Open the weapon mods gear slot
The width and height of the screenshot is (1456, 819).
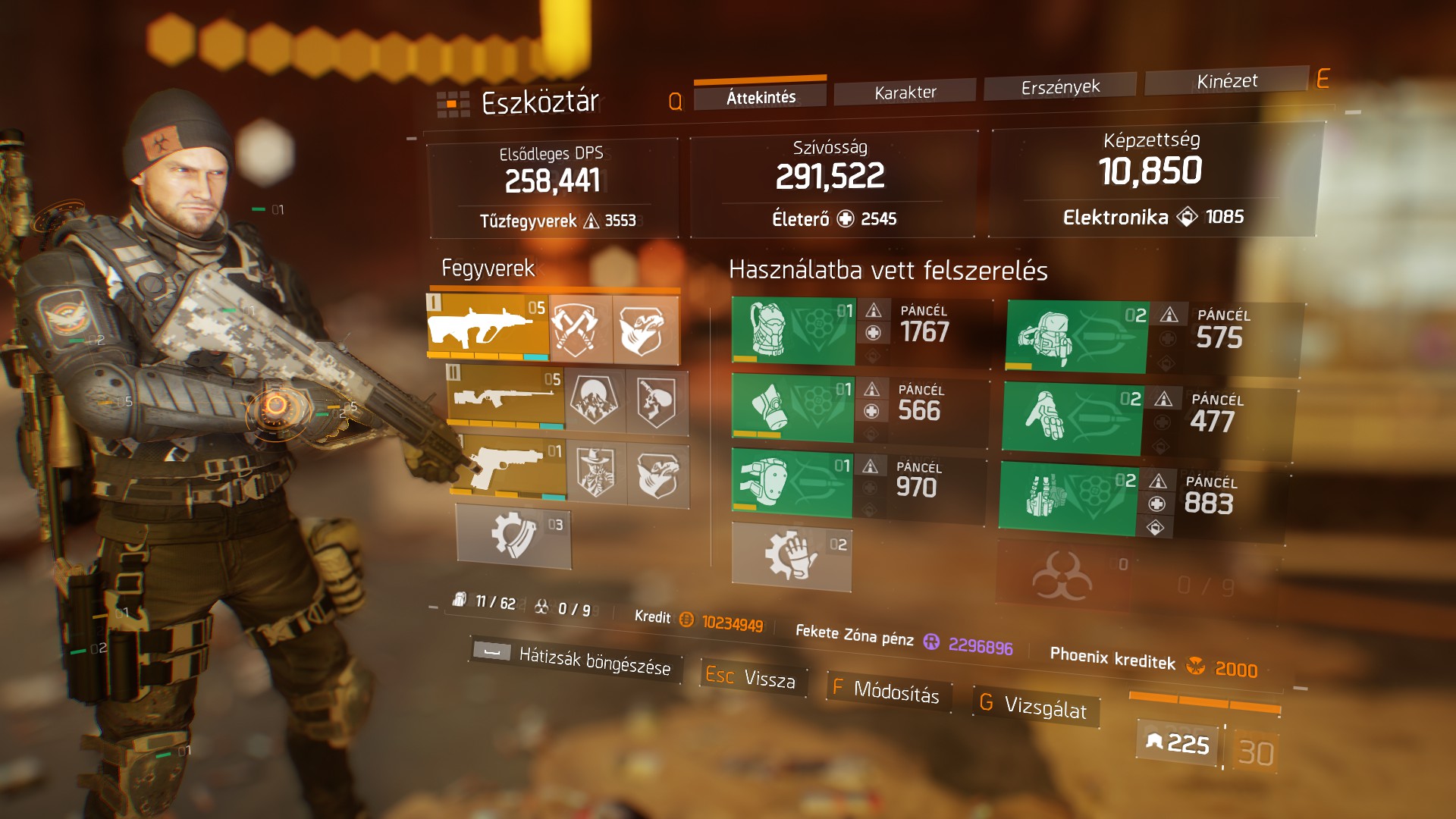(513, 535)
